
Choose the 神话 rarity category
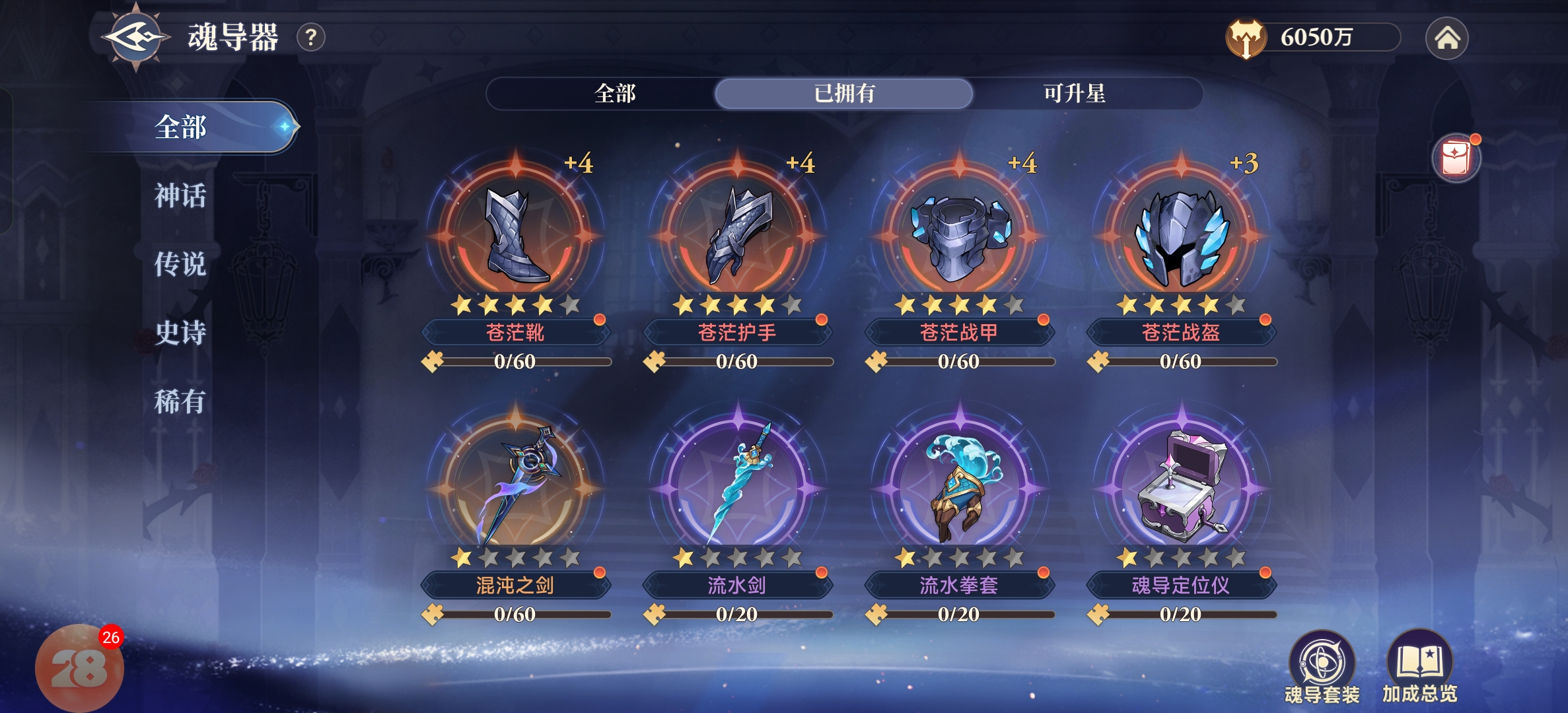pyautogui.click(x=180, y=196)
